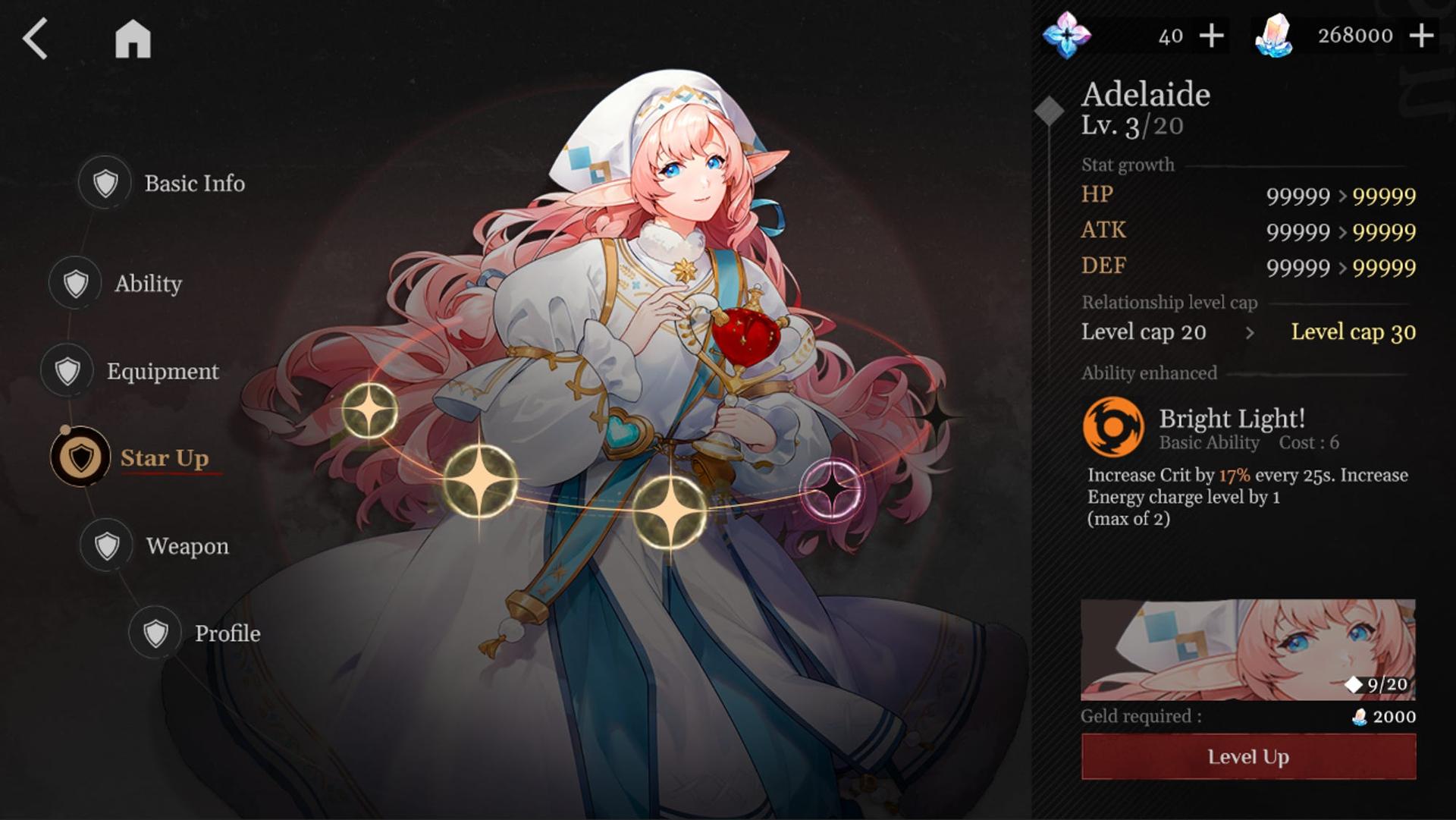Viewport: 1456px width, 820px height.
Task: Click the Equipment shield icon
Action: pos(67,371)
